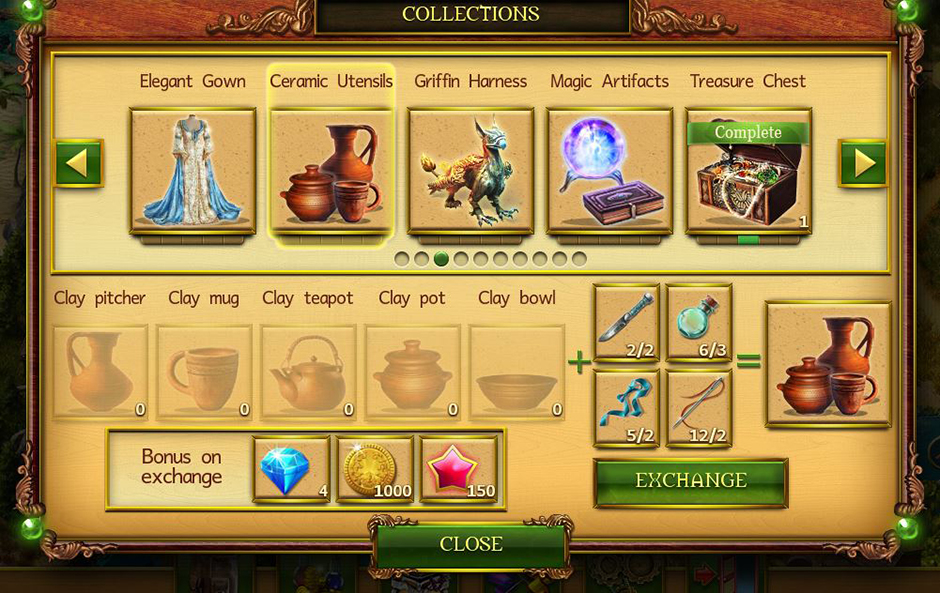Viewport: 940px width, 593px height.
Task: Click the needle and thread ingredient
Action: click(x=699, y=408)
